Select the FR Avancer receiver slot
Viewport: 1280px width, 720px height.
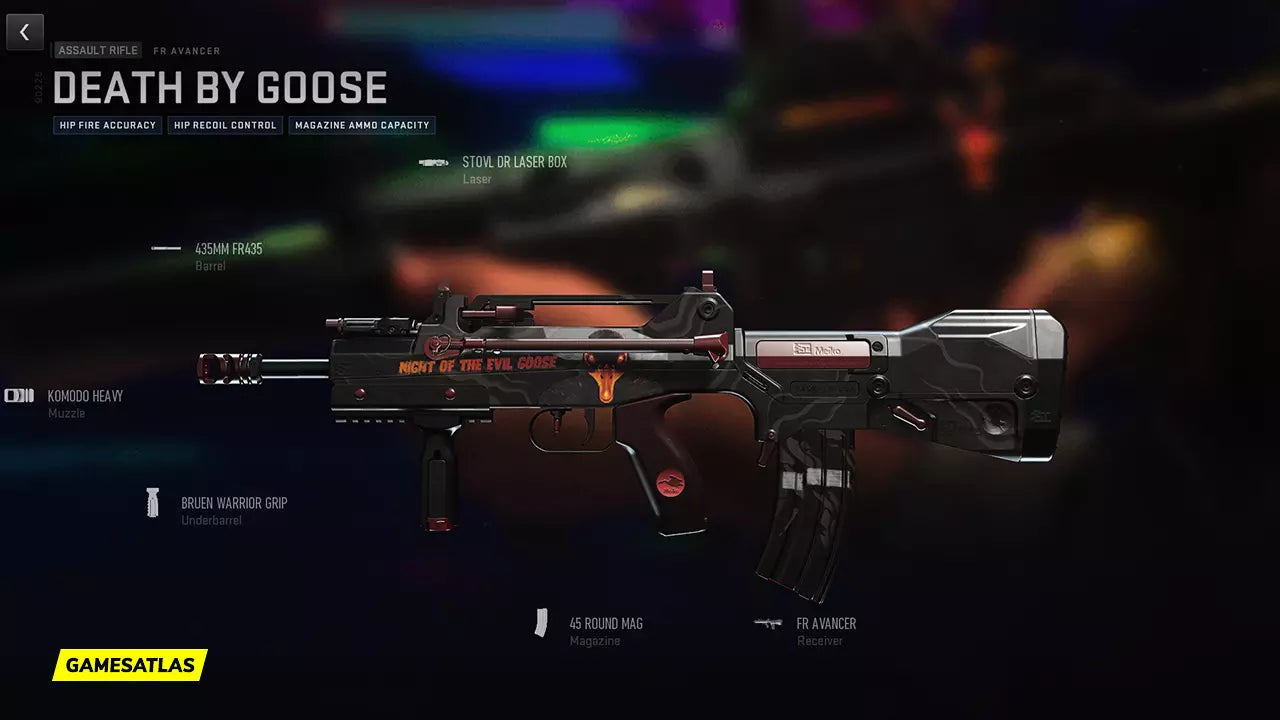pos(825,624)
